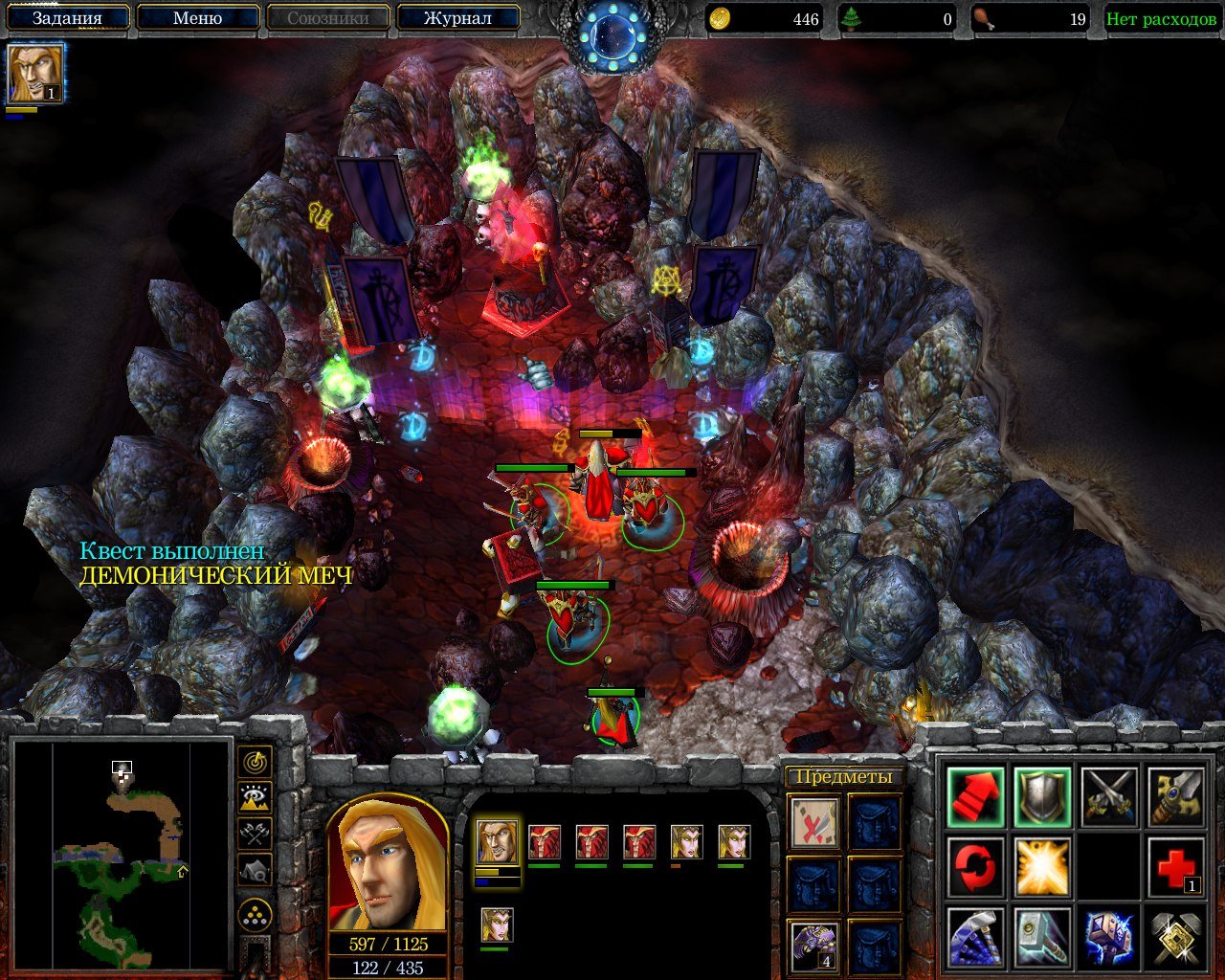The height and width of the screenshot is (980, 1225).
Task: Select the hero portrait icon at top-left
Action: click(35, 74)
